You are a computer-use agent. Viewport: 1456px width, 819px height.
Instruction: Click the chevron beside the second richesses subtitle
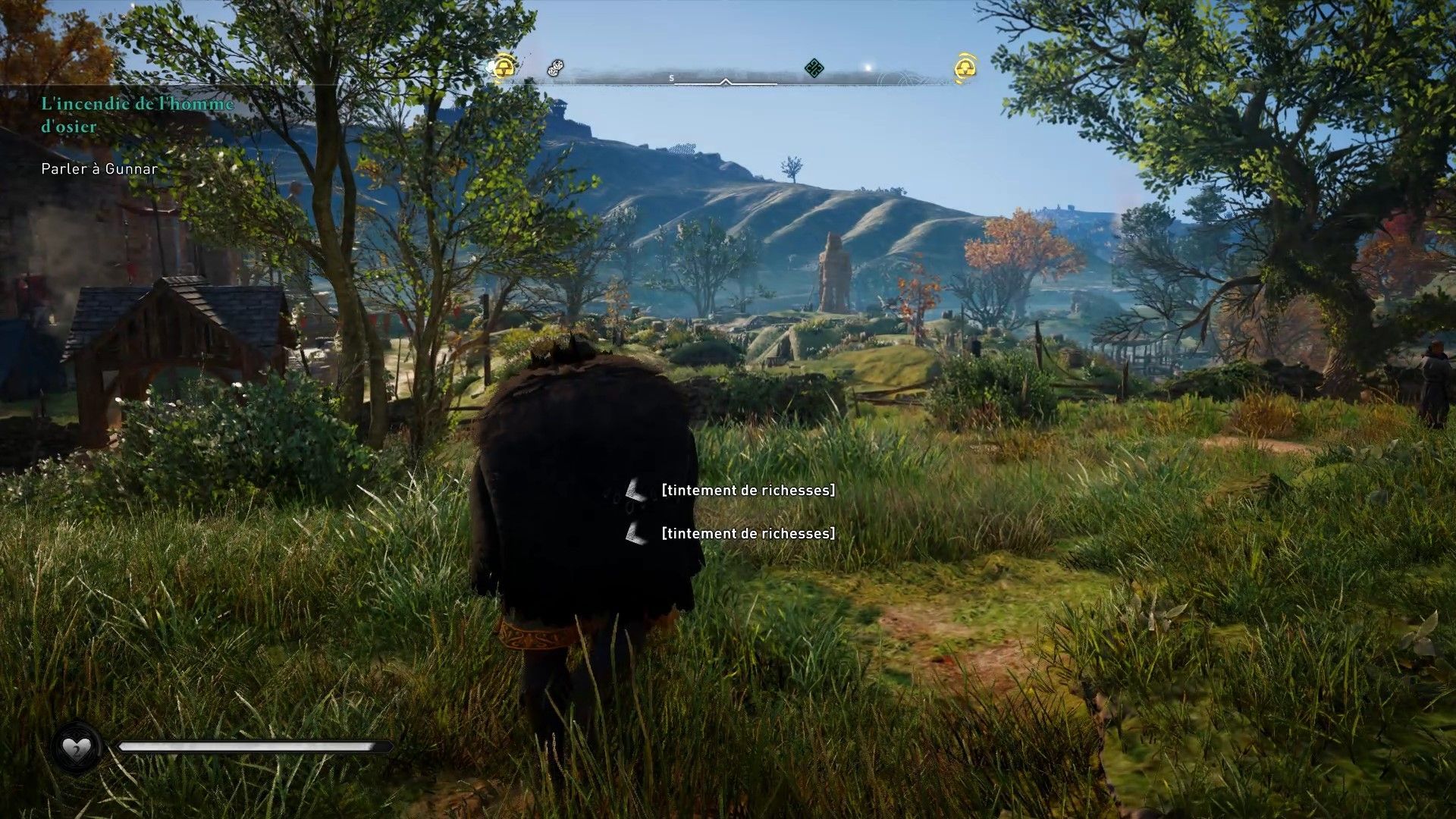pyautogui.click(x=634, y=533)
